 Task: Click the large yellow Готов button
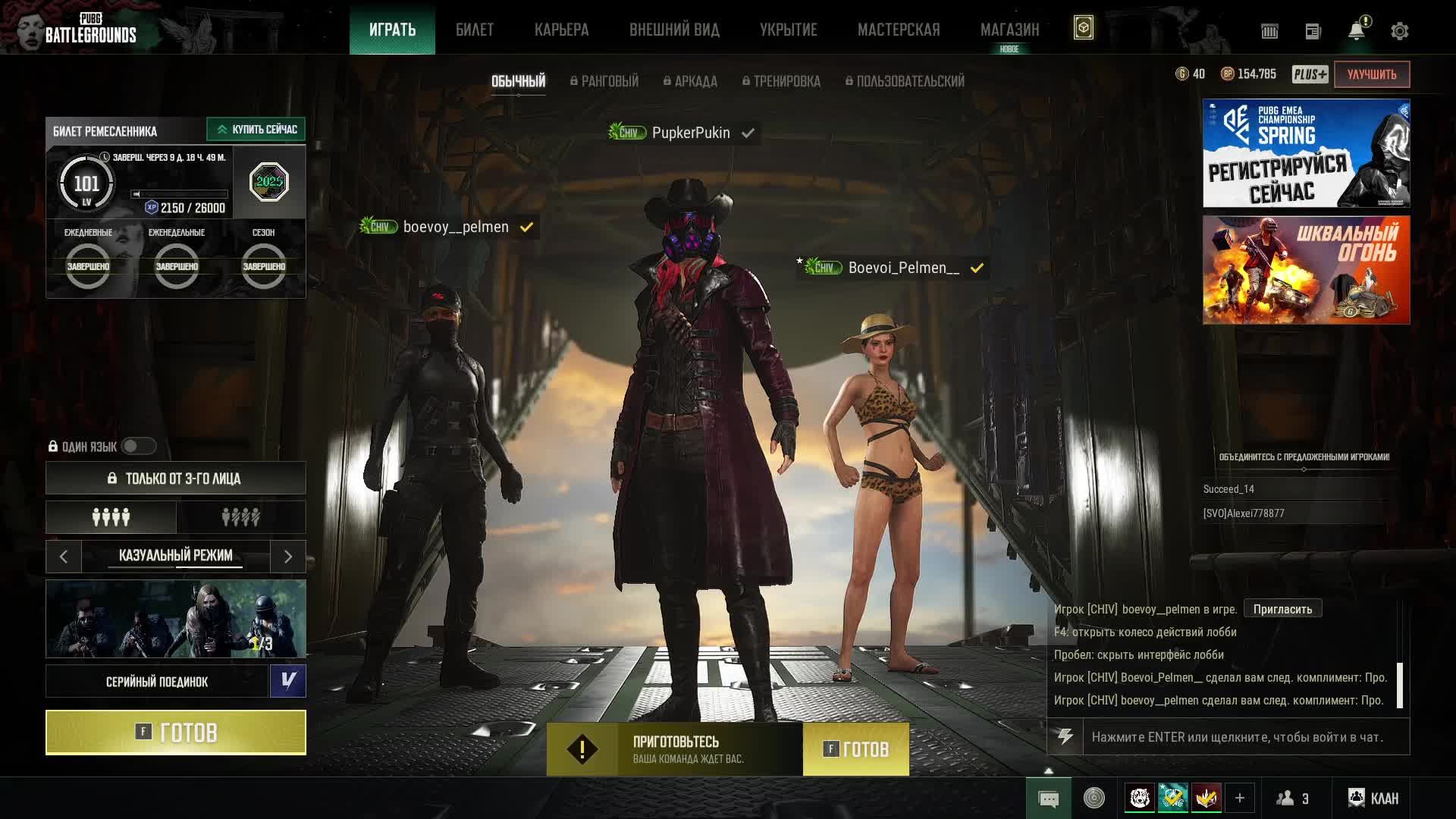coord(176,733)
